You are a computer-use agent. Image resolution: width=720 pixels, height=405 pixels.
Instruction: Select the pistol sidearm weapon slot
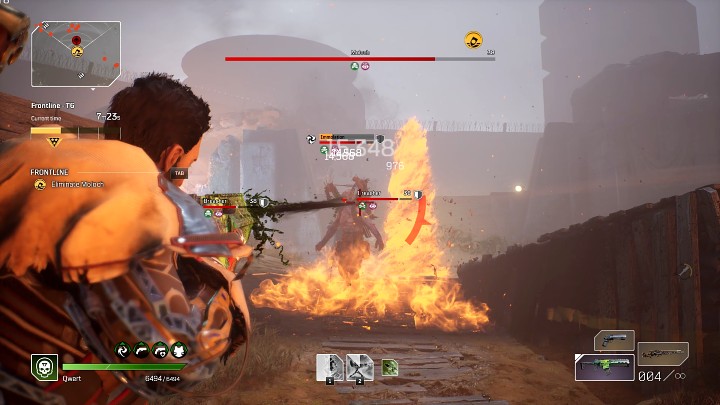point(614,341)
